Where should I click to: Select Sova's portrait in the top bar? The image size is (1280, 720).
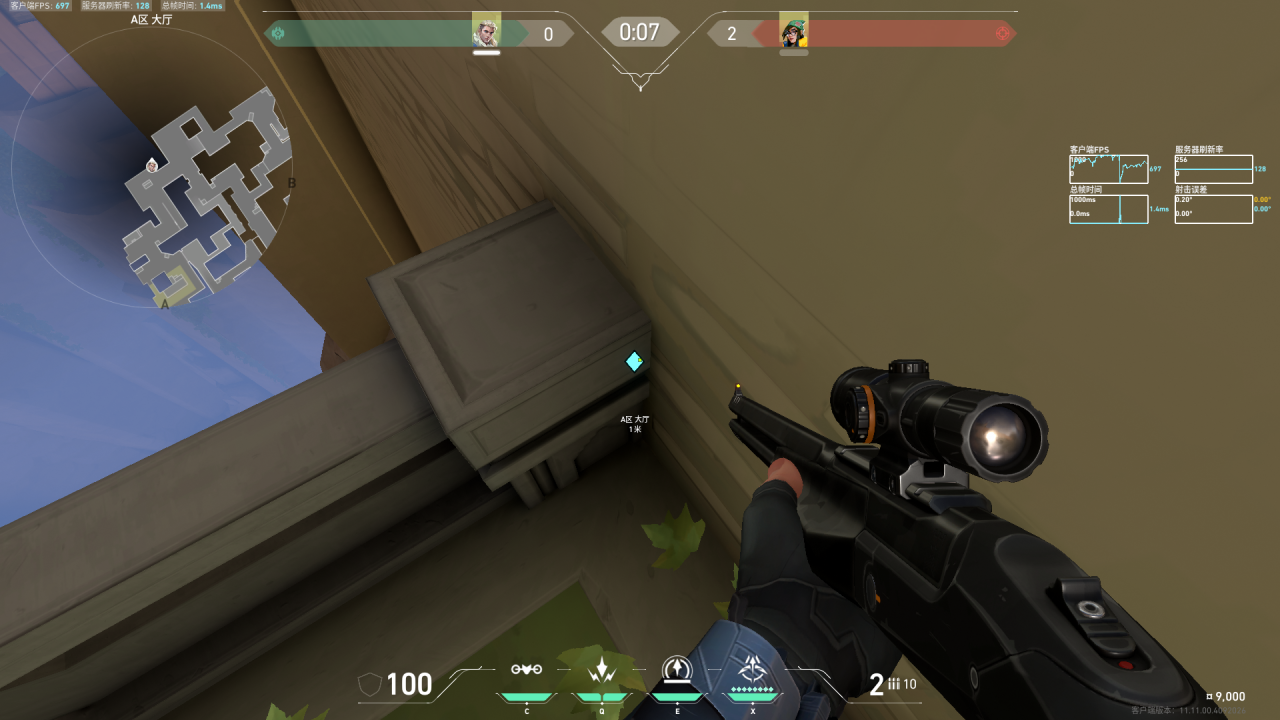(486, 33)
